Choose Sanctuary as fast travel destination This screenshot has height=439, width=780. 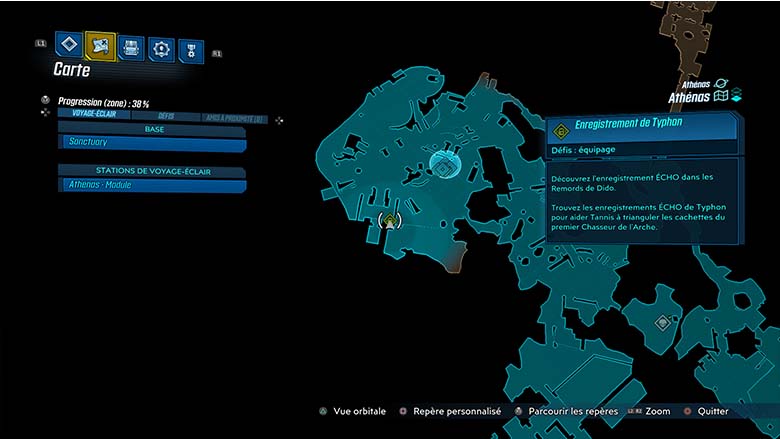(x=152, y=143)
